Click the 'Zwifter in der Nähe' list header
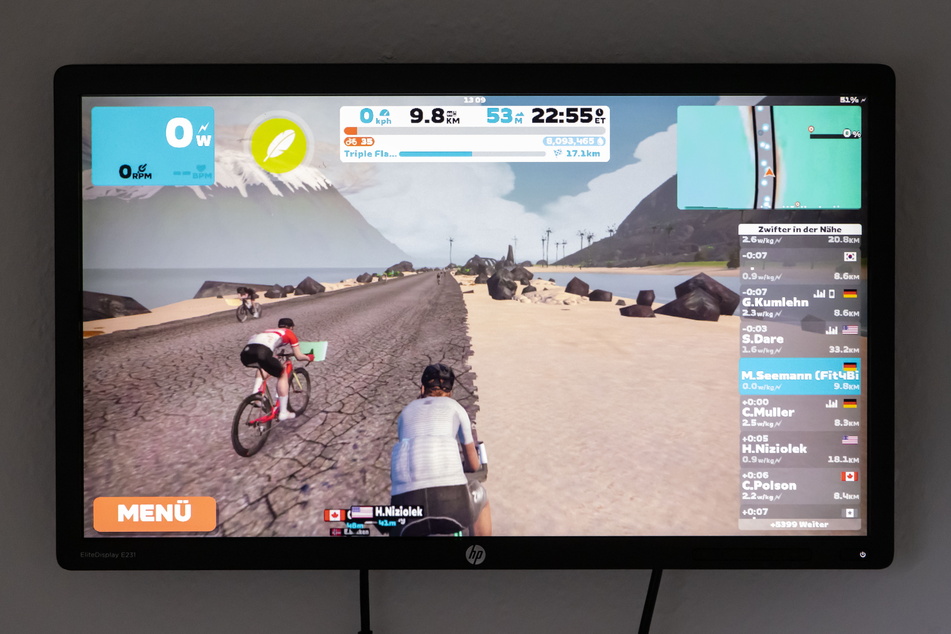The image size is (951, 634). [x=799, y=230]
